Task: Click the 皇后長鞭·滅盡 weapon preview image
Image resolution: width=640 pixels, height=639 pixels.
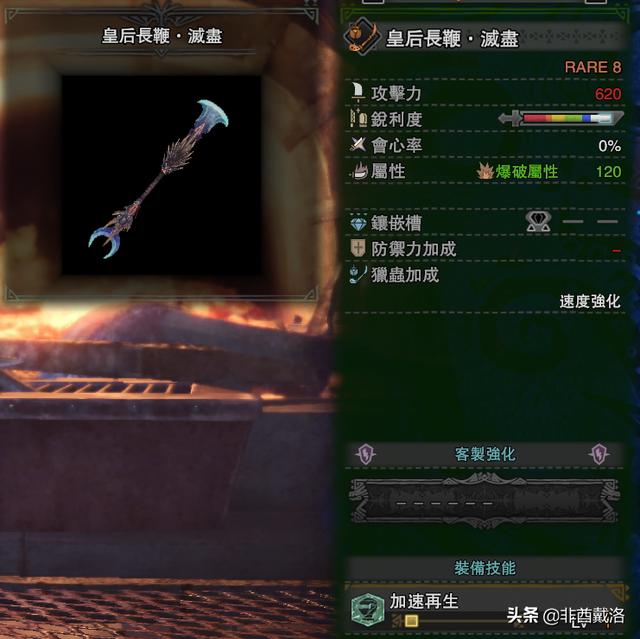Action: (161, 176)
